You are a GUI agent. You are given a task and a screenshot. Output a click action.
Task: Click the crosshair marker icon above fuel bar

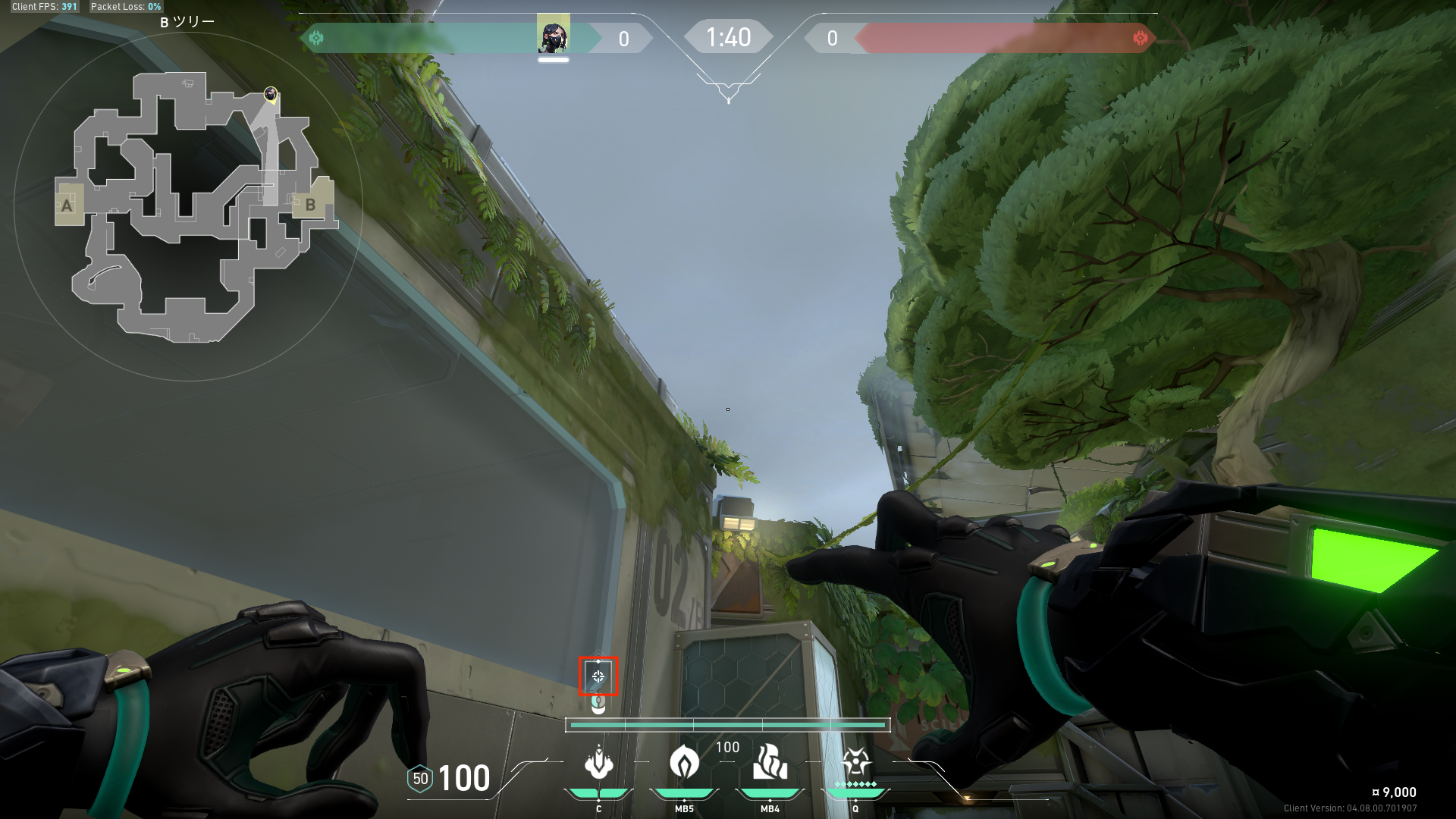point(598,676)
